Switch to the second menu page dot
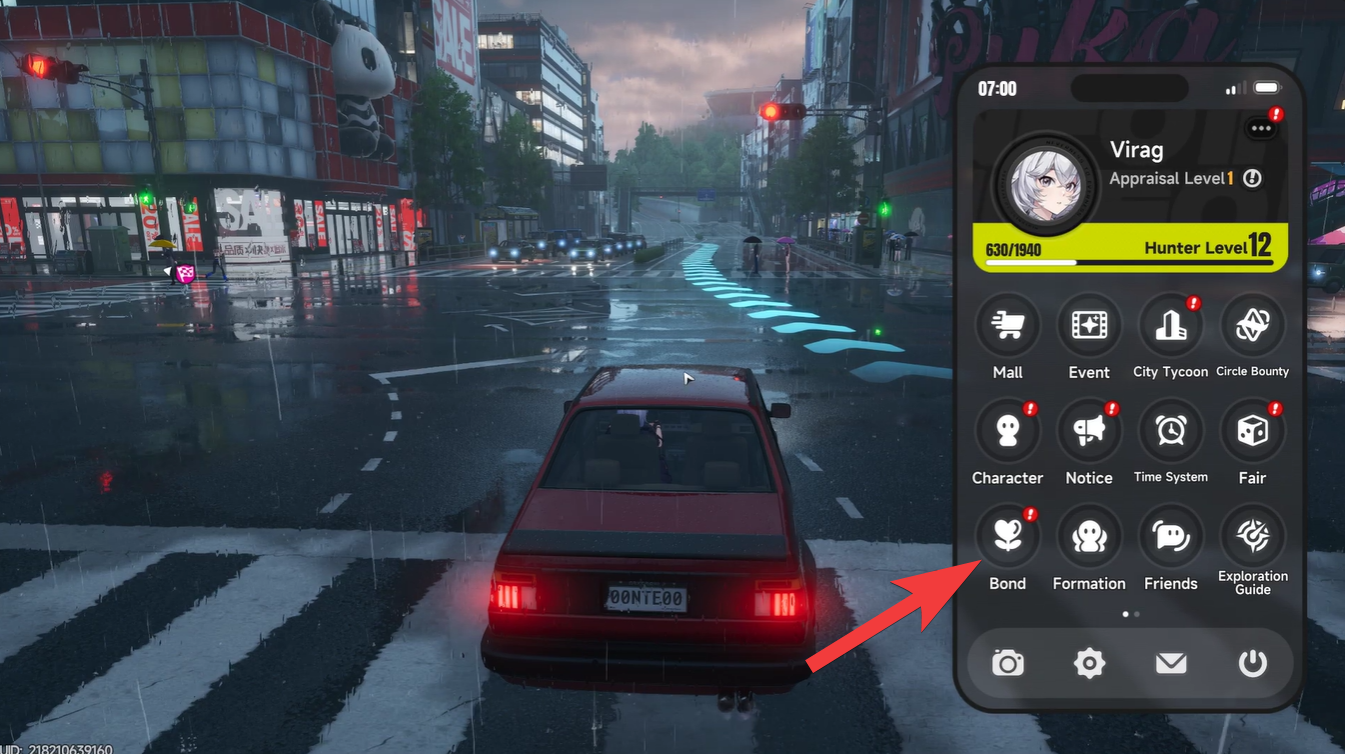The height and width of the screenshot is (754, 1345). [1136, 614]
